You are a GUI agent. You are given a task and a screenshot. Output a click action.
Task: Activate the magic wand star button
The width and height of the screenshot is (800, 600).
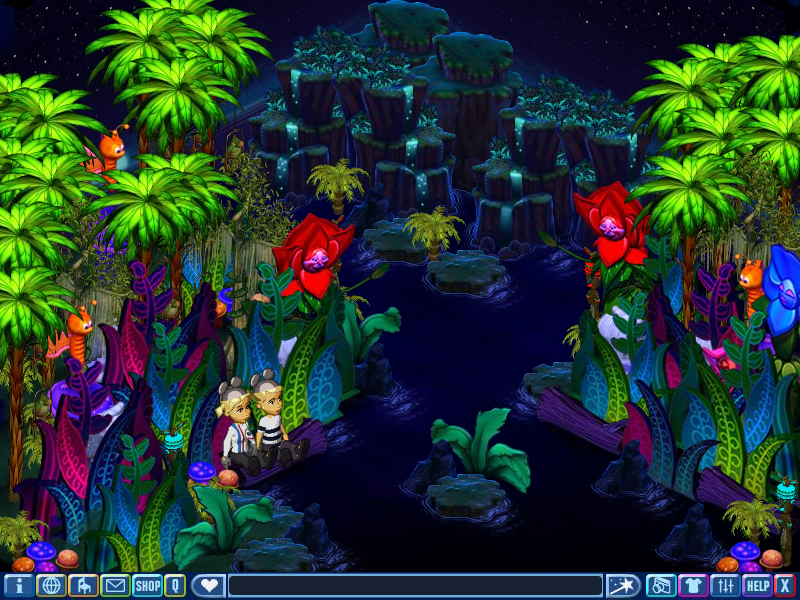(623, 586)
